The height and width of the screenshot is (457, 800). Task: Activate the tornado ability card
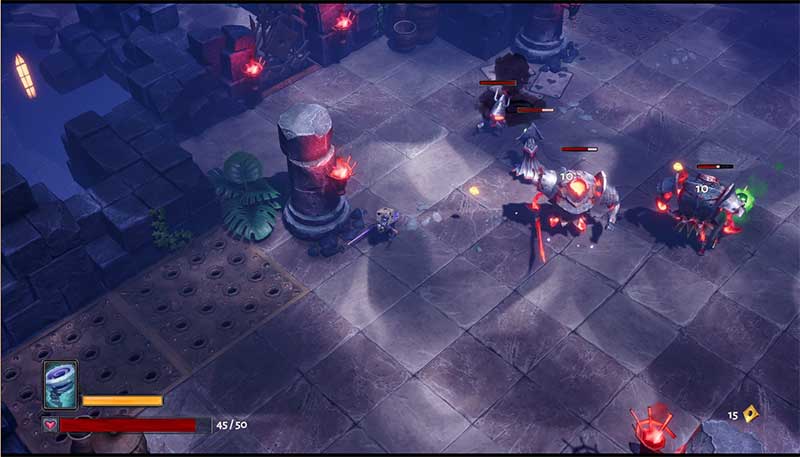[x=60, y=386]
